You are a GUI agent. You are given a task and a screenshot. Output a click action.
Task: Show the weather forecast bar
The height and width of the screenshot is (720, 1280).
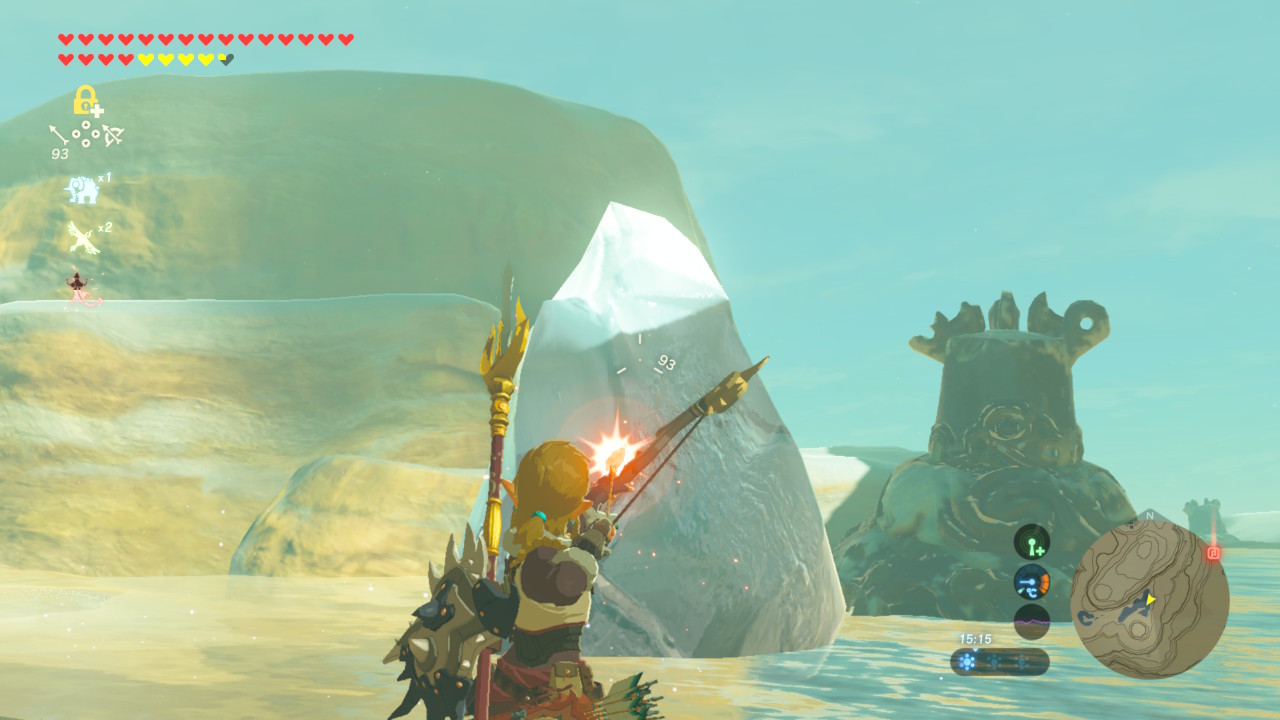999,662
